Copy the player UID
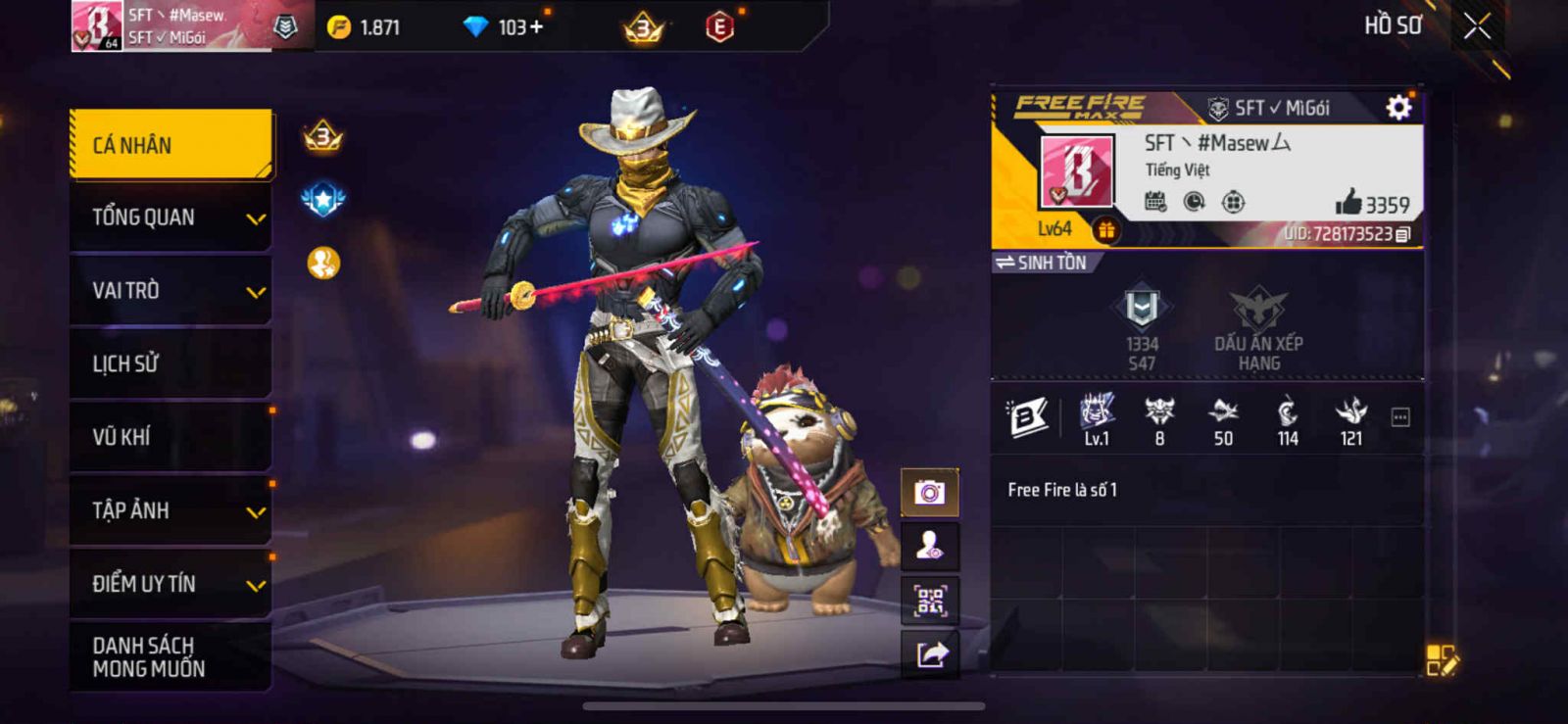Image resolution: width=1568 pixels, height=724 pixels. (1403, 235)
